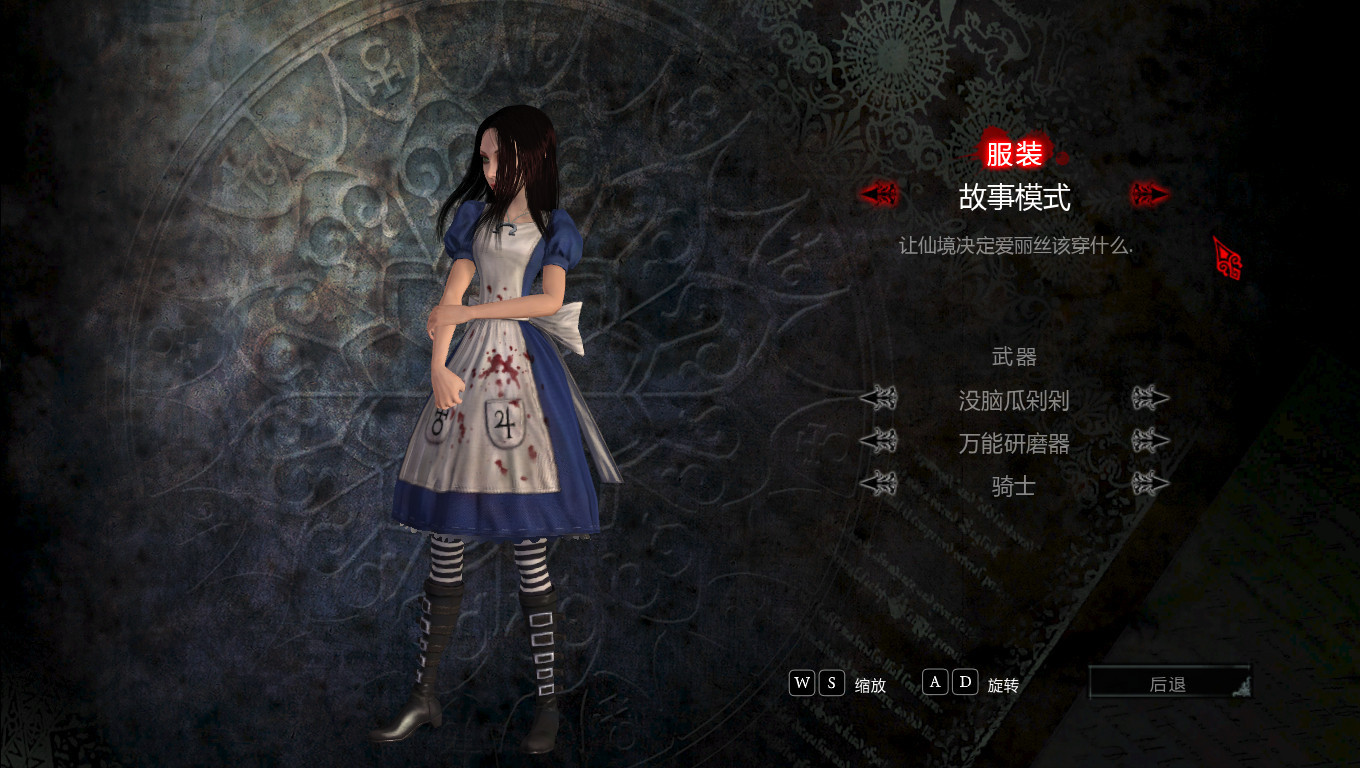Change 万能研磨器 skin with its right arrow
The width and height of the screenshot is (1360, 768).
coord(1150,441)
